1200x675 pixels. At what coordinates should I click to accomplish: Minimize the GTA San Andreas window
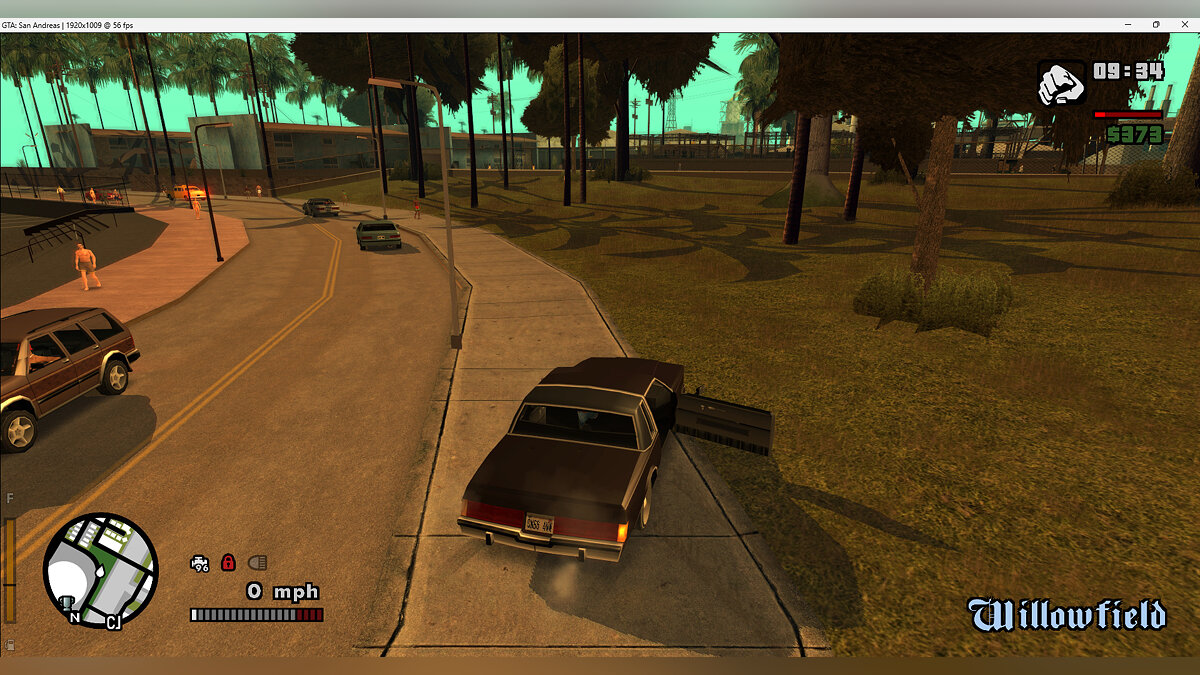pos(1128,24)
